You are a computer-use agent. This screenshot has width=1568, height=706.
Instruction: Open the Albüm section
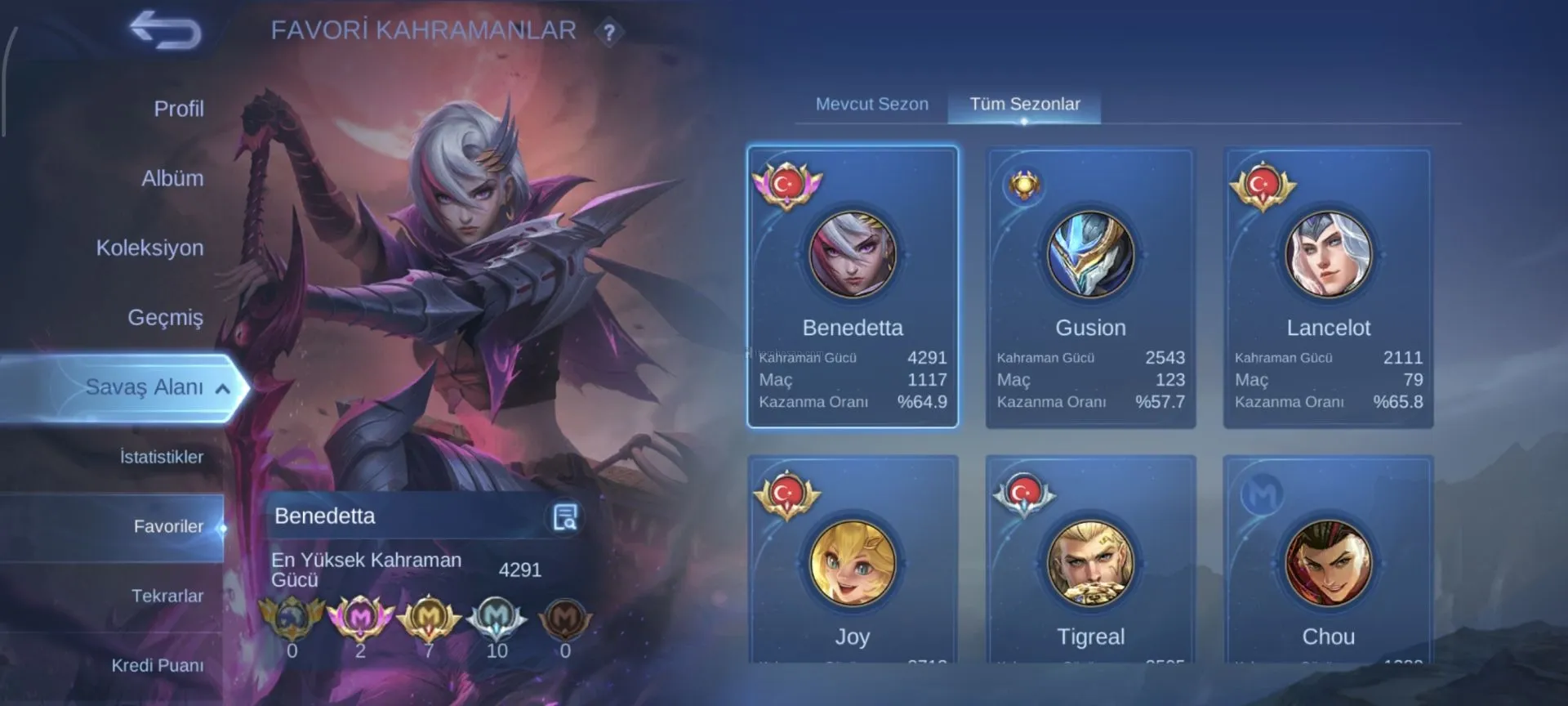(x=172, y=178)
